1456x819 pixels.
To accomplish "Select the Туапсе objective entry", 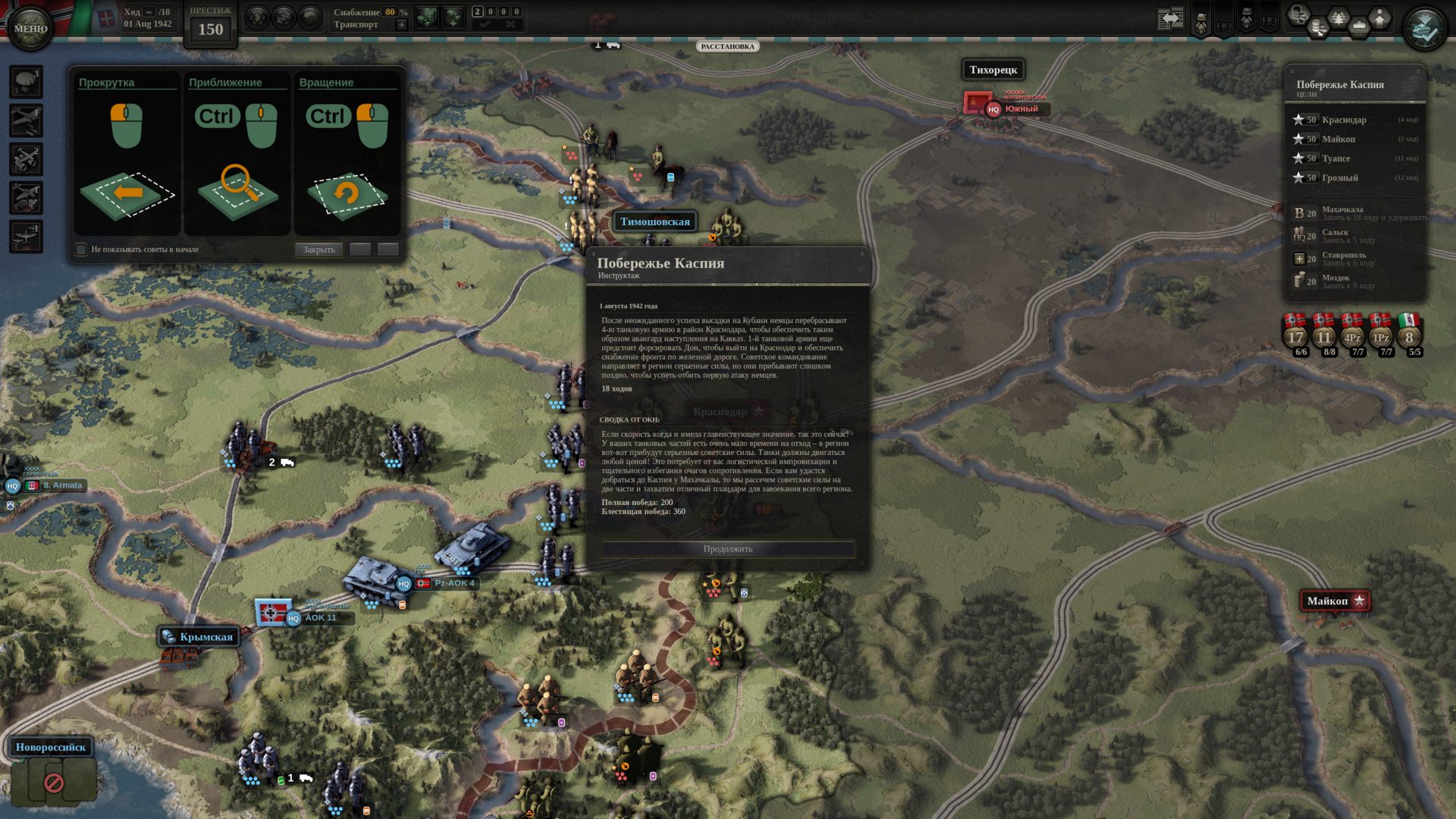I will click(x=1335, y=158).
